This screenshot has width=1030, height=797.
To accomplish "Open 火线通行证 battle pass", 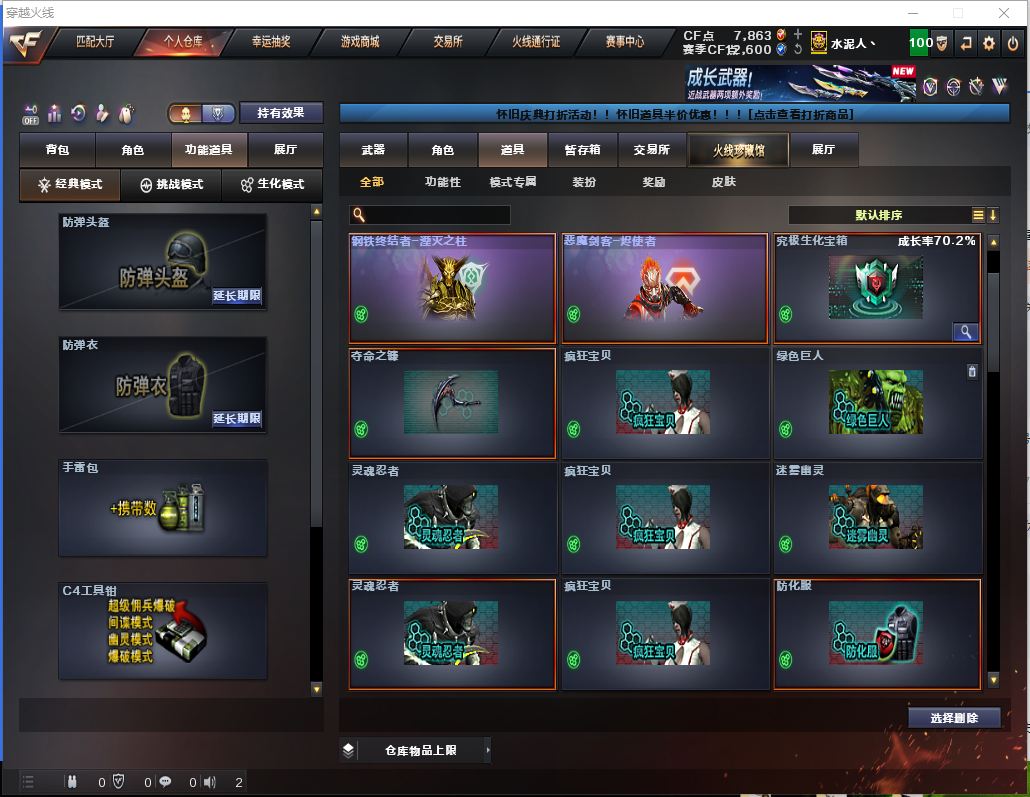I will [536, 42].
